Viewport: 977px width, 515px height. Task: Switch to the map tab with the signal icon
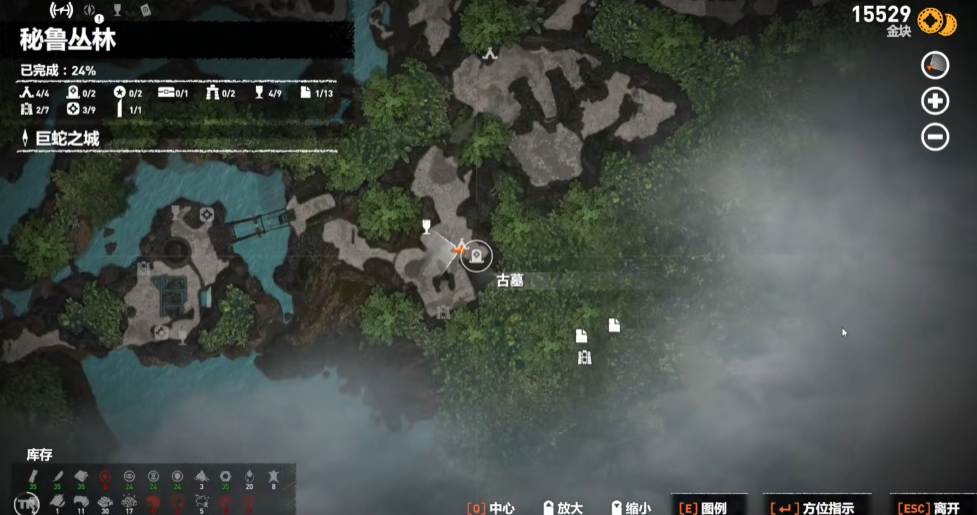click(62, 12)
